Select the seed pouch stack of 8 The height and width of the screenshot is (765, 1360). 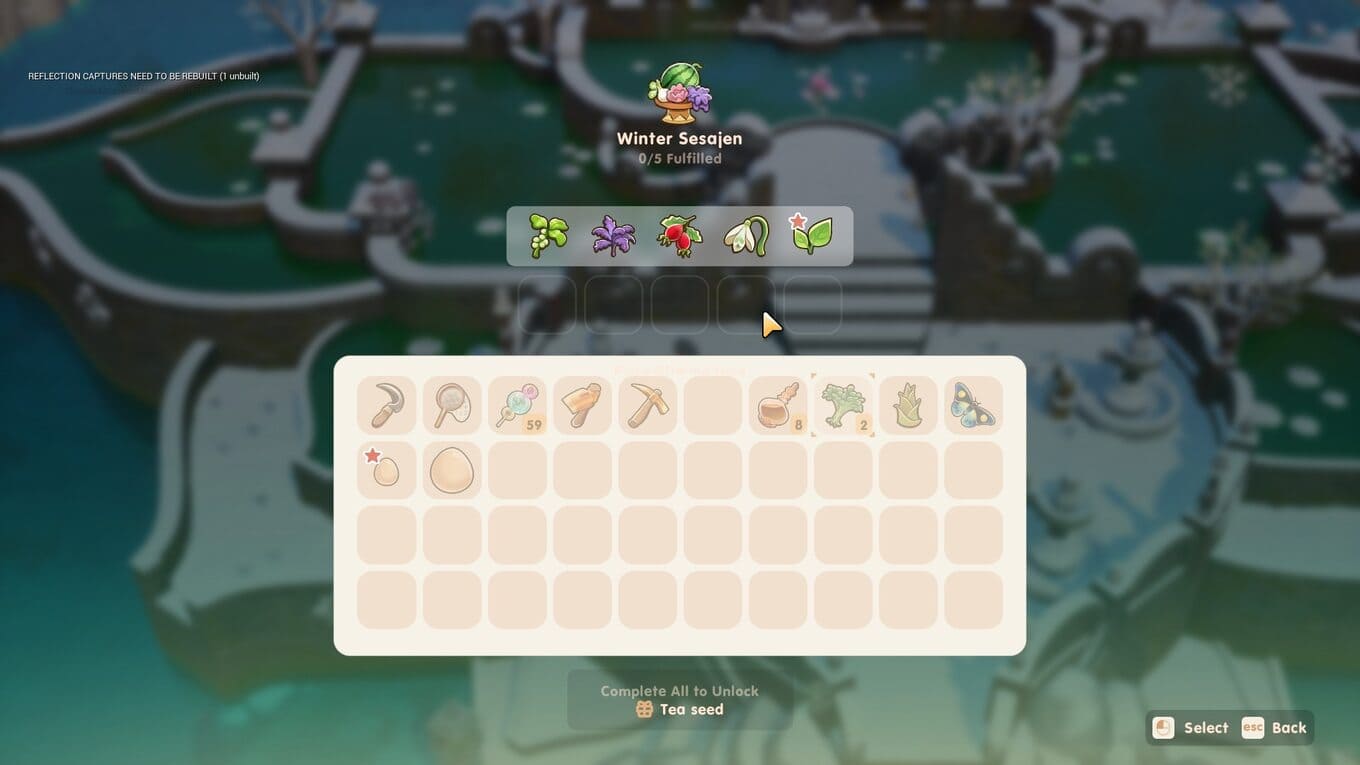[x=778, y=406]
